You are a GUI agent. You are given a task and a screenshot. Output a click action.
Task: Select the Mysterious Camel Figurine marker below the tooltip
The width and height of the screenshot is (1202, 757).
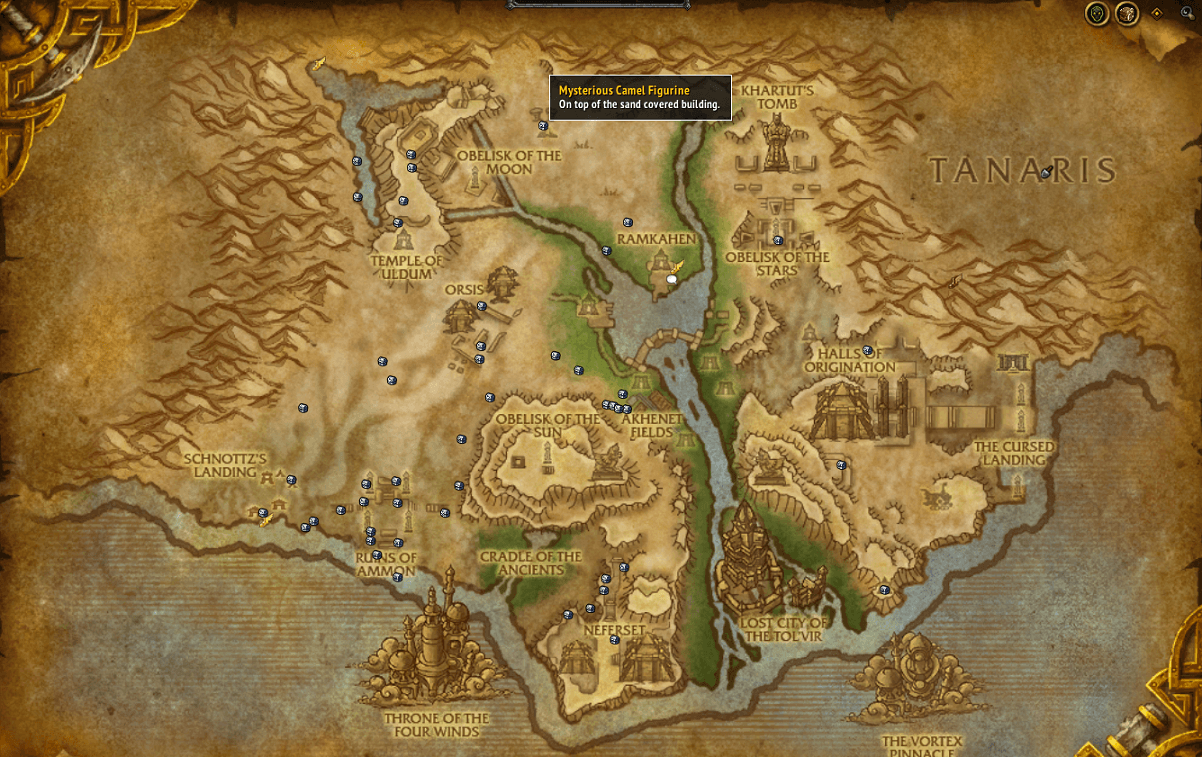543,126
